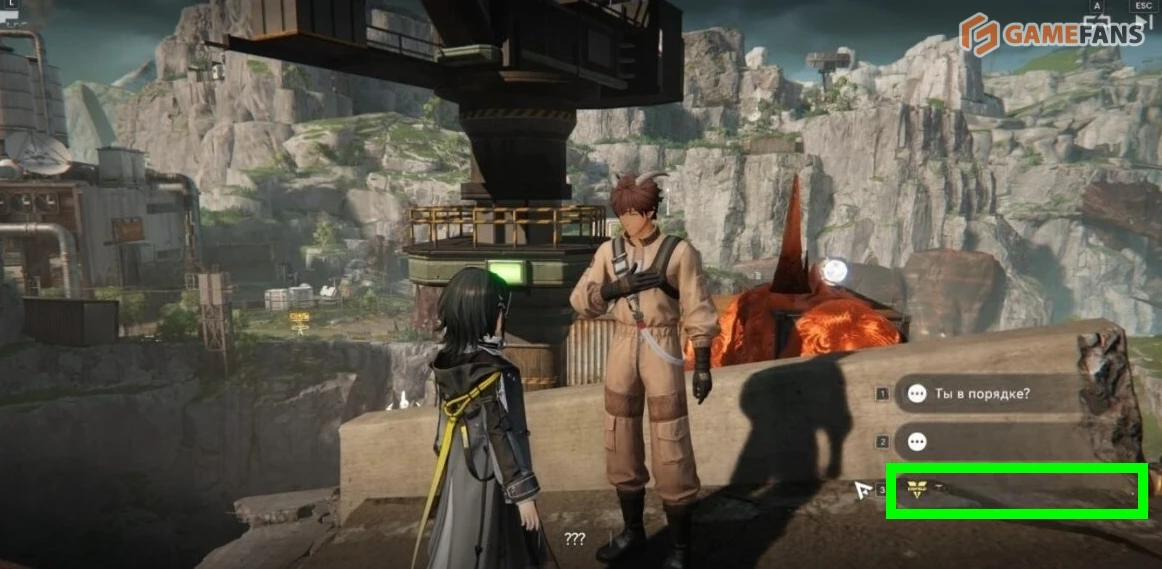Open the dialogue log icon
1162x569 pixels.
coord(10,12)
